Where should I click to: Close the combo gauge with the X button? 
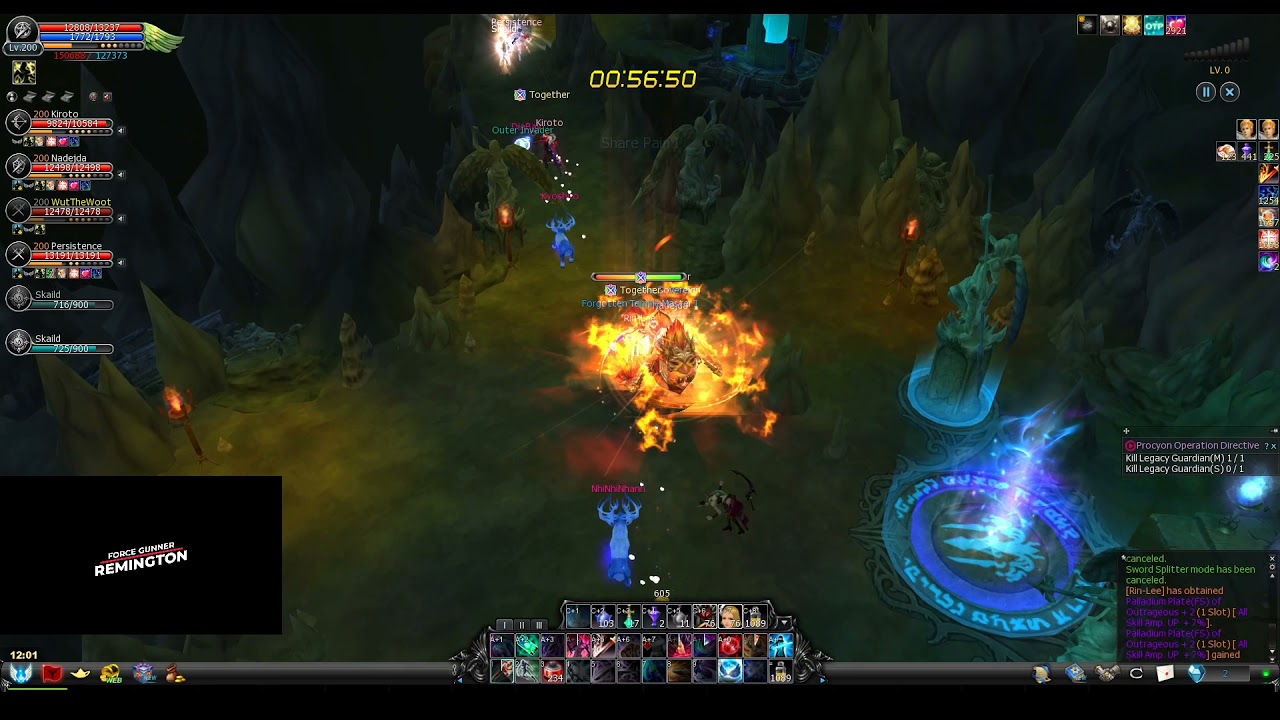tap(1230, 92)
